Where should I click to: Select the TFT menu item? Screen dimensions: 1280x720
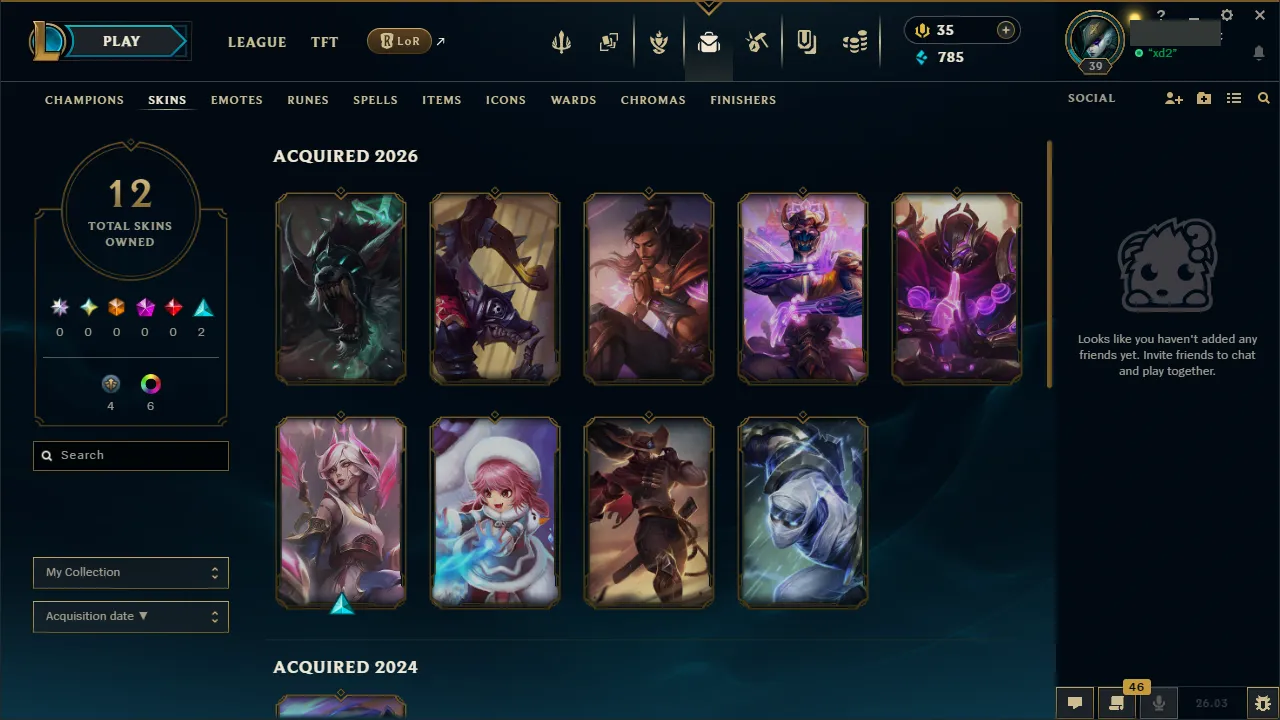coord(324,42)
